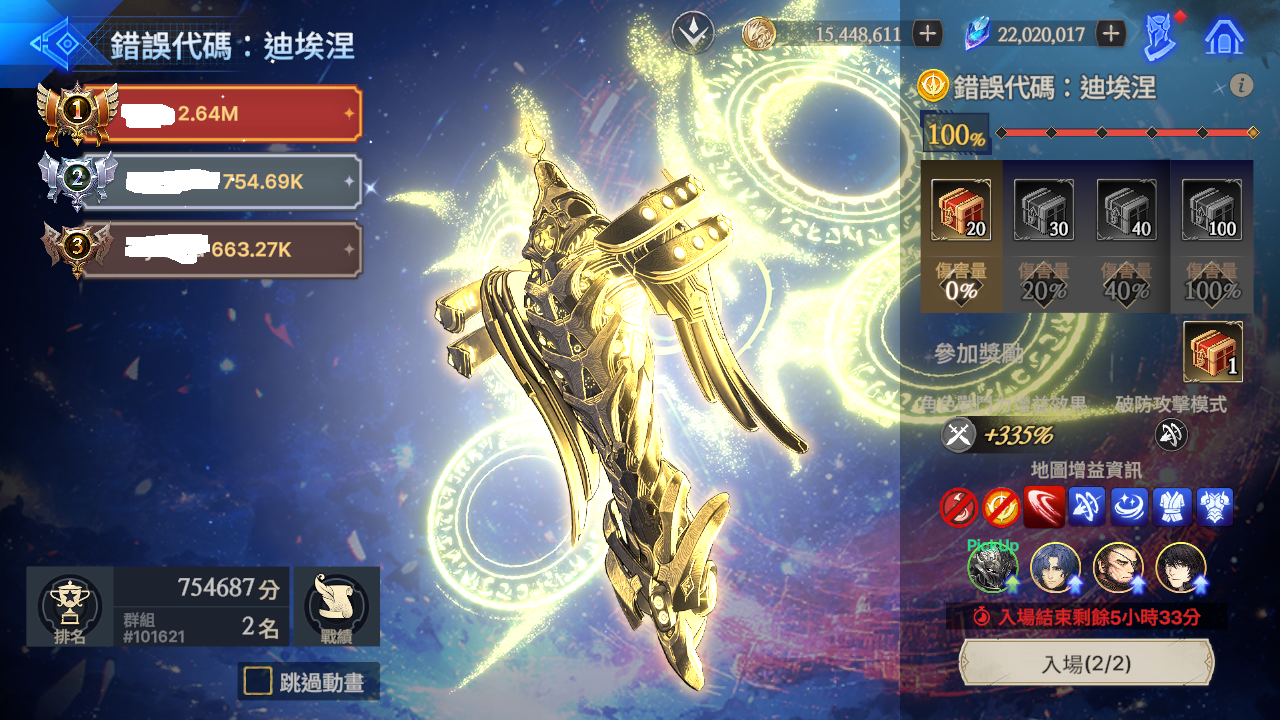Viewport: 1280px width, 720px height.
Task: Select the second-place 754.69K ranking row
Action: point(228,182)
